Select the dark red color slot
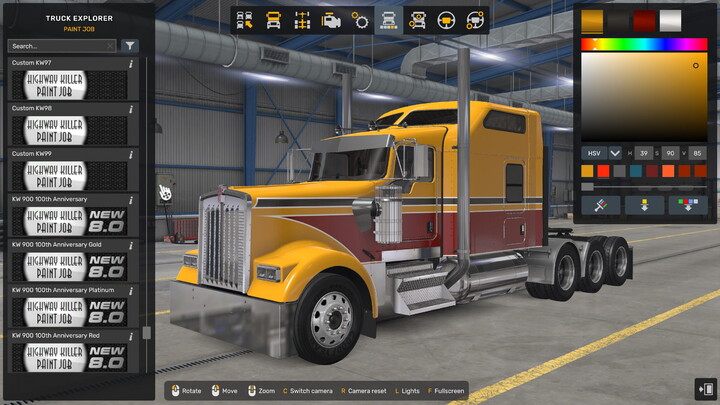 645,20
